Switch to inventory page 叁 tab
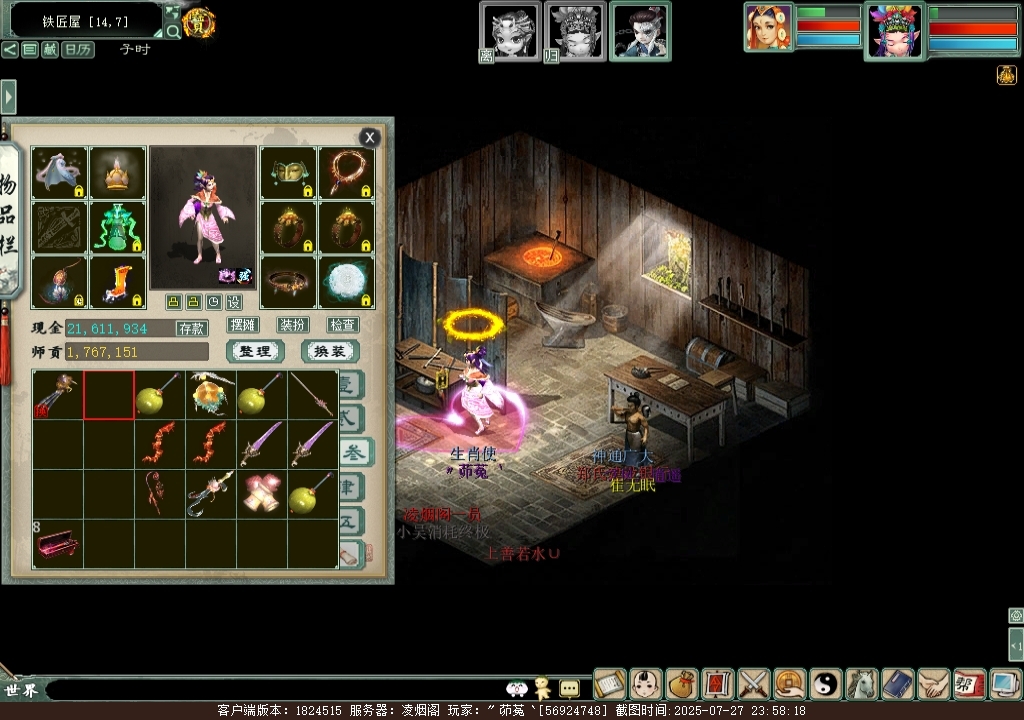The image size is (1024, 720). [353, 452]
